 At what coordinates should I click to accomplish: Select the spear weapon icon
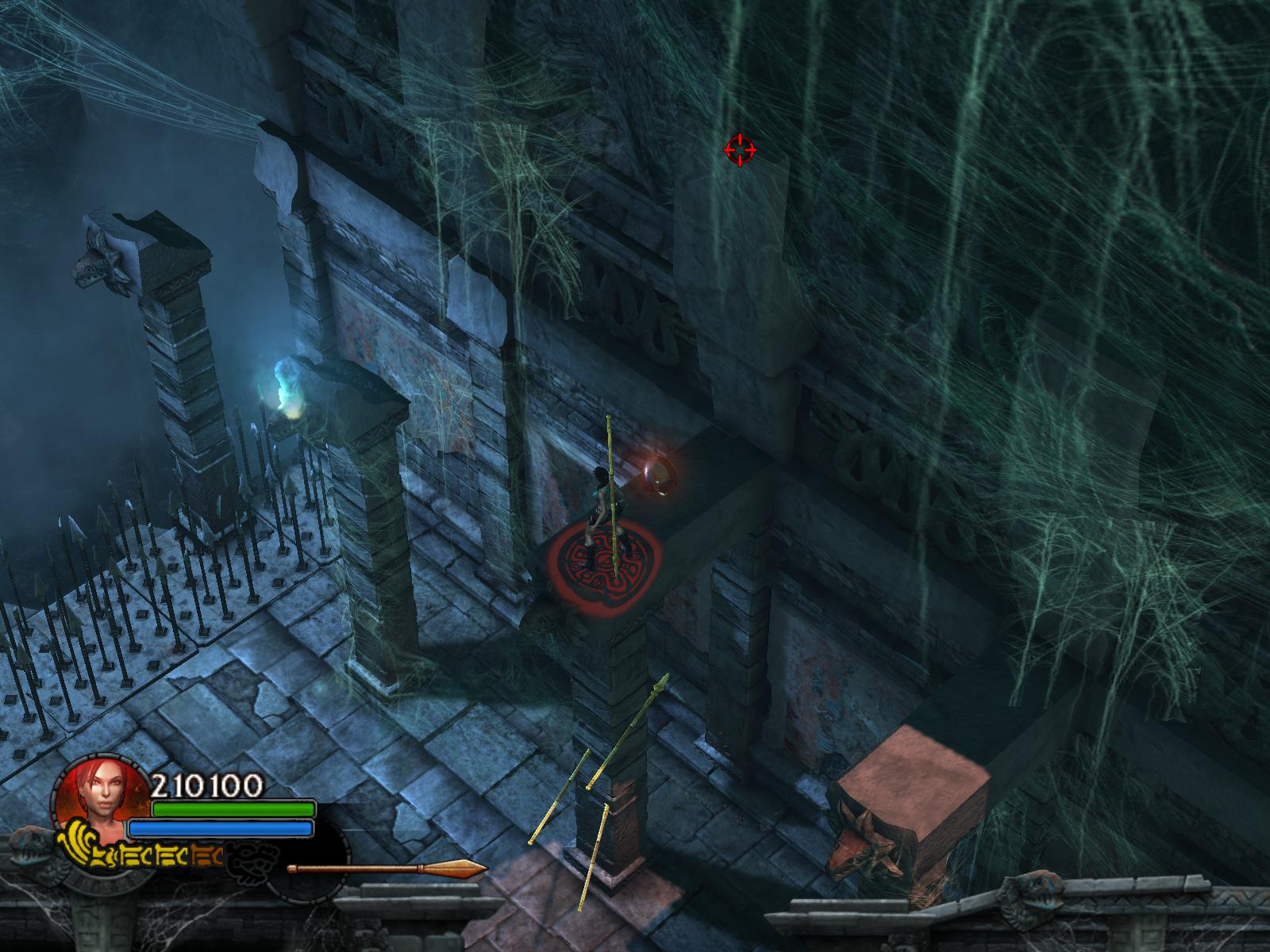click(387, 868)
